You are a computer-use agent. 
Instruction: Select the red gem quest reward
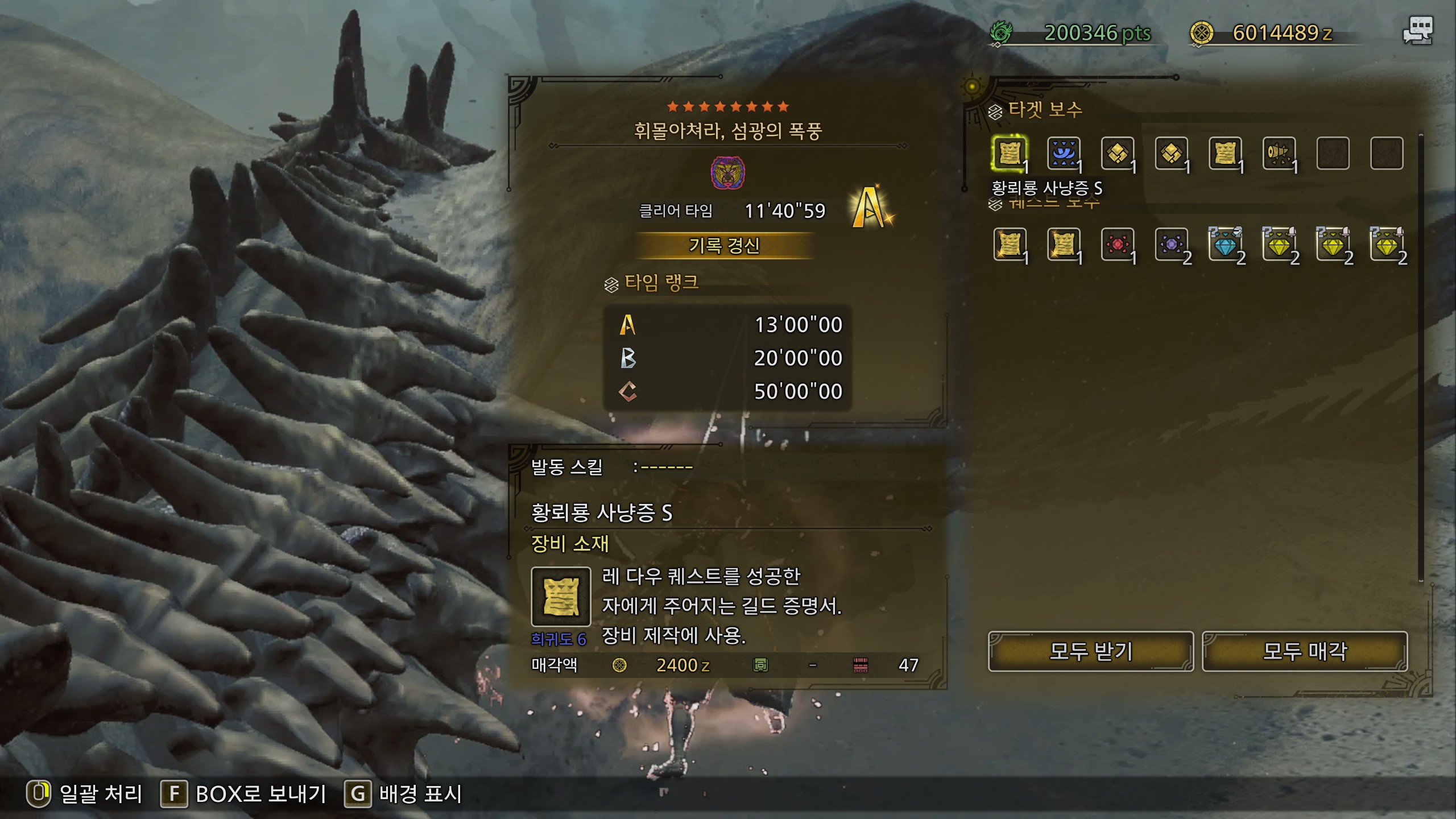pos(1117,245)
